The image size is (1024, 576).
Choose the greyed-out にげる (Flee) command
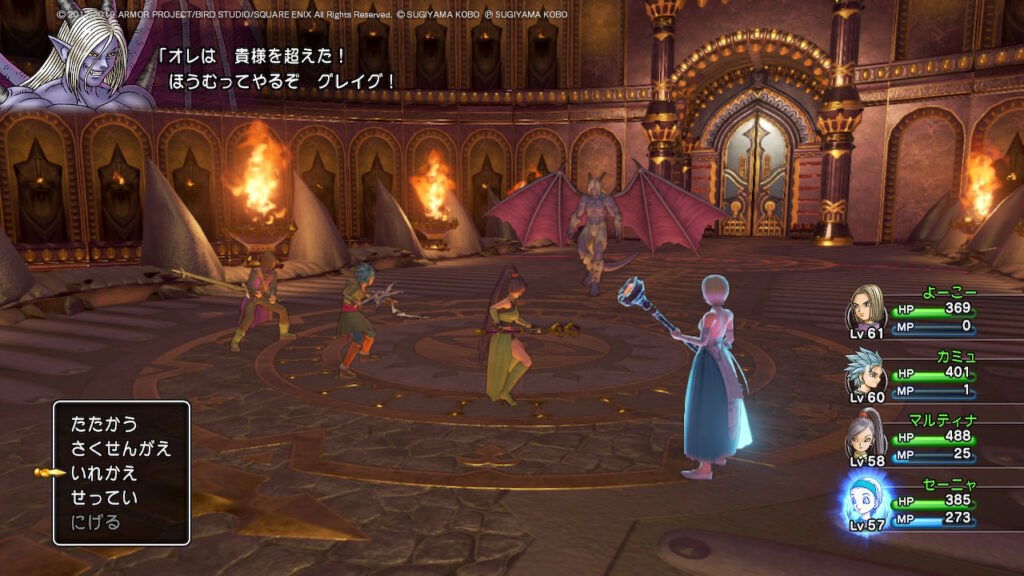pyautogui.click(x=96, y=522)
